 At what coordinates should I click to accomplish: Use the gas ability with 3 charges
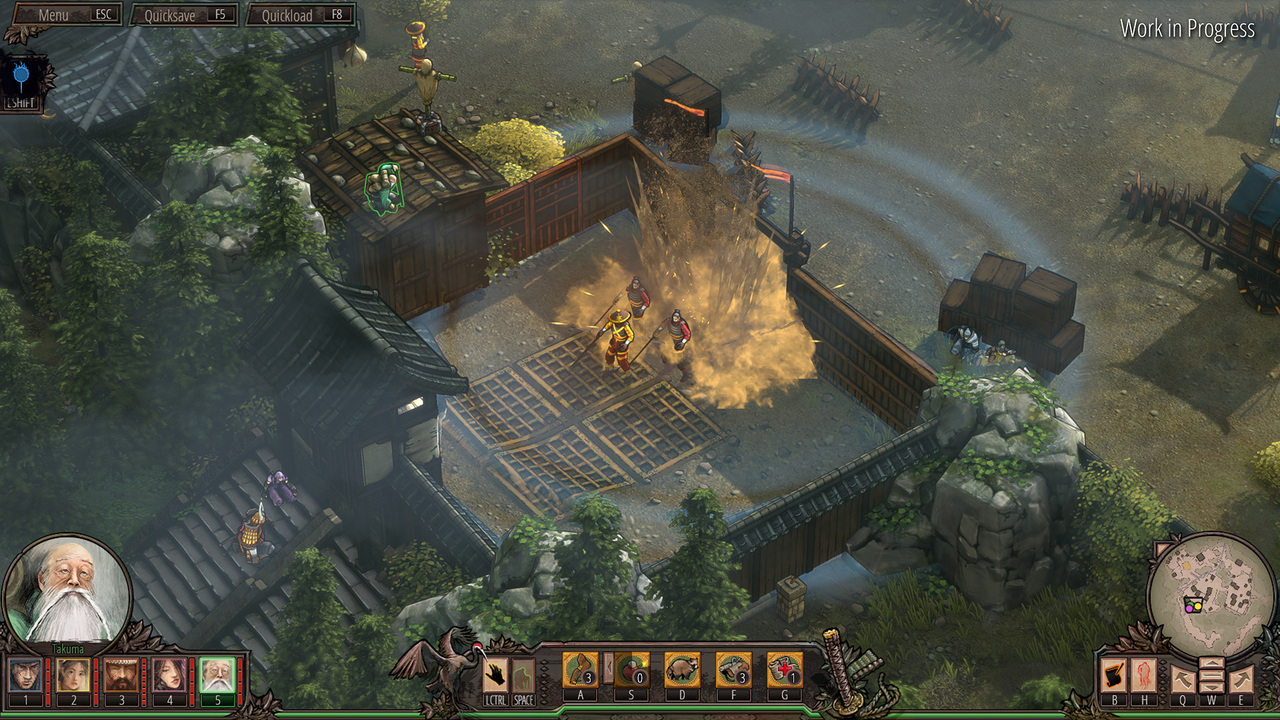[x=733, y=670]
